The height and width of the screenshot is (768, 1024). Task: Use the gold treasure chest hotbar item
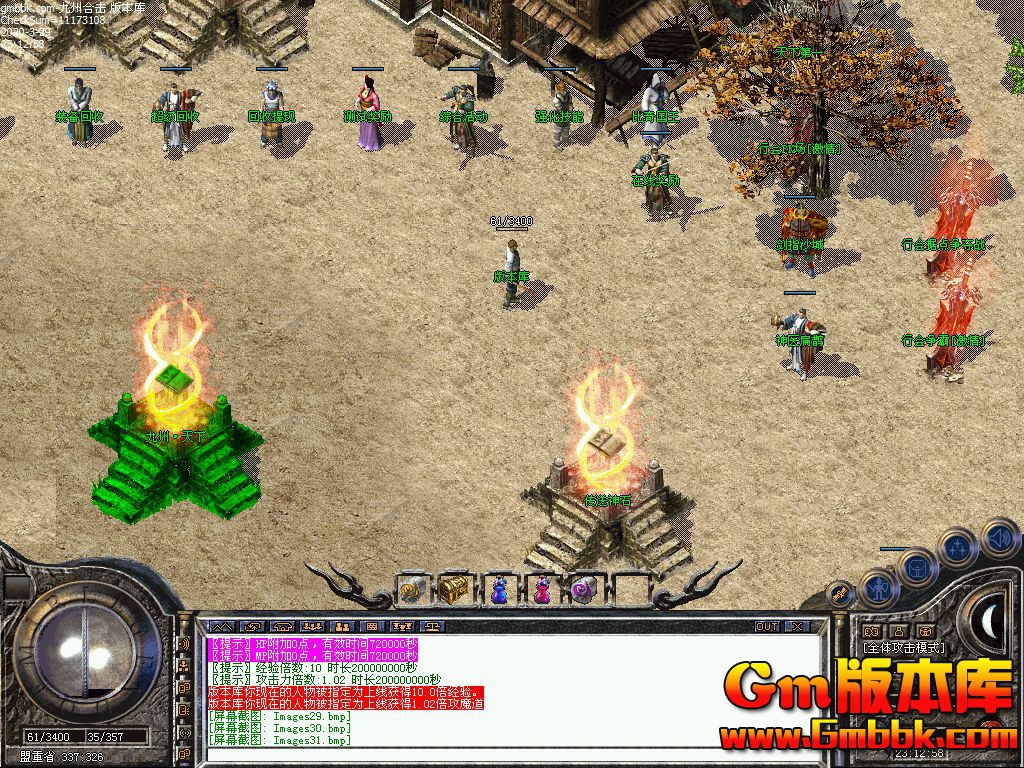tap(453, 589)
